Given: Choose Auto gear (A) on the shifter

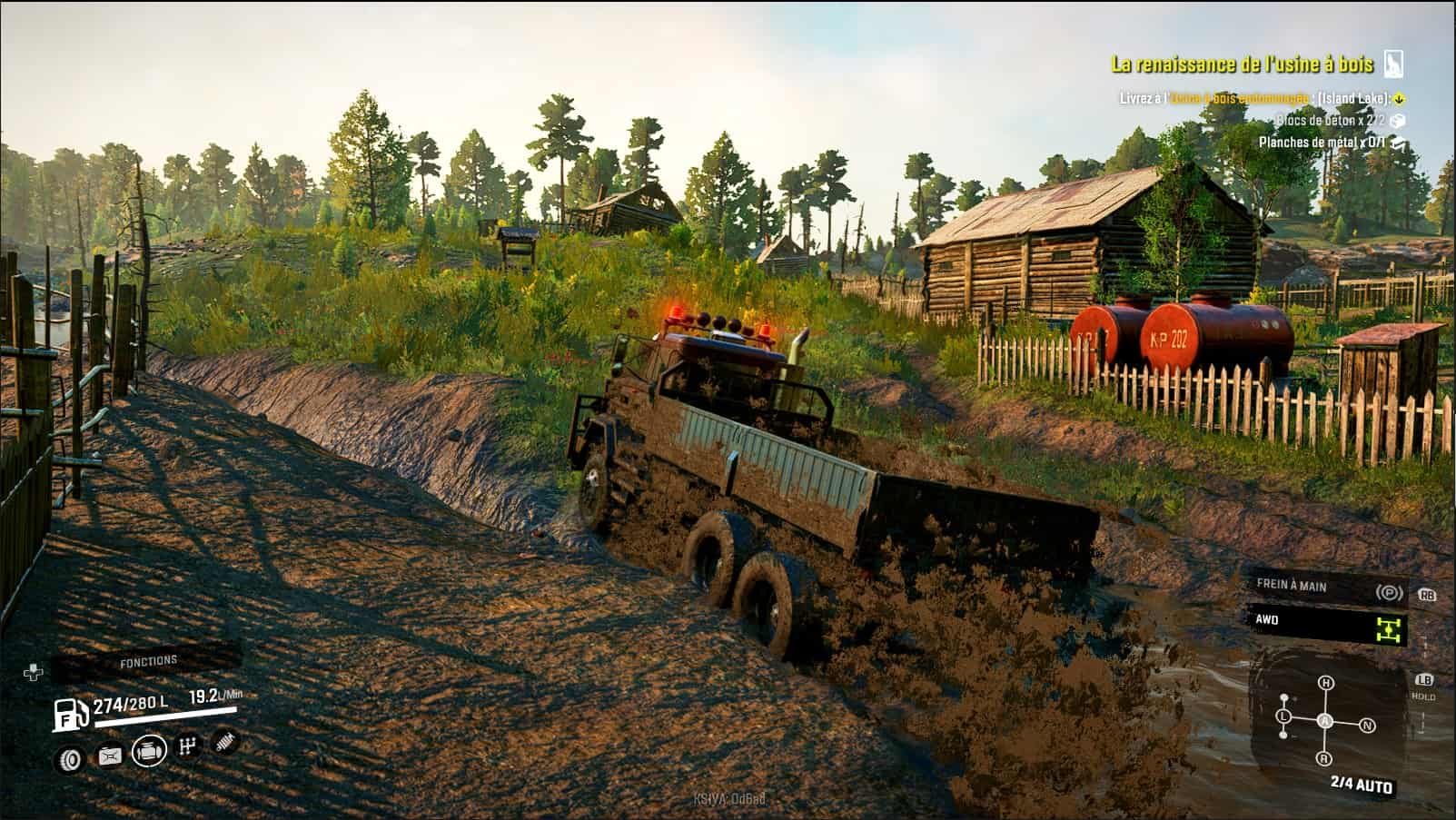Looking at the screenshot, I should point(1325,721).
